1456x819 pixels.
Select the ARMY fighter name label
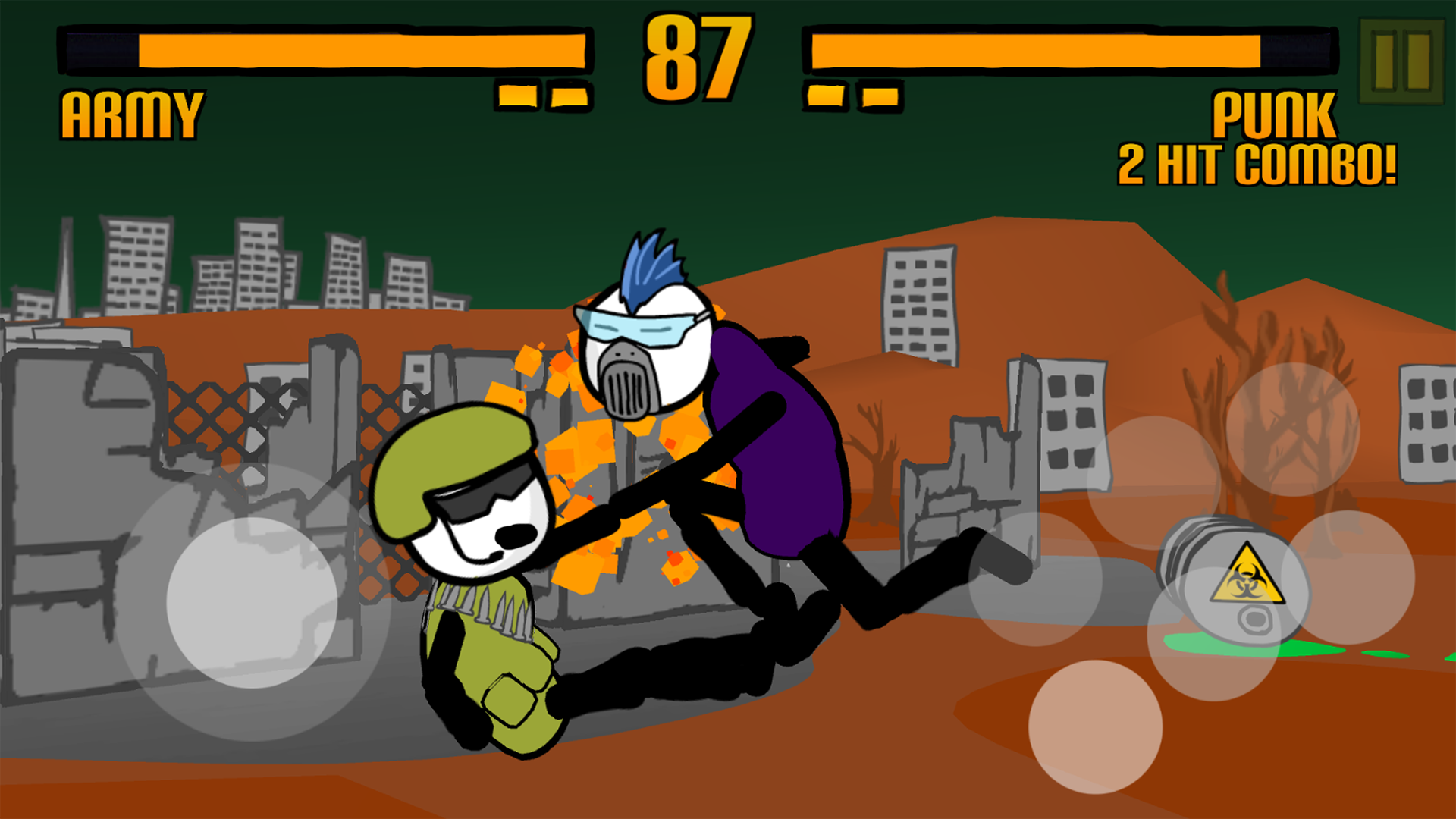tap(130, 112)
